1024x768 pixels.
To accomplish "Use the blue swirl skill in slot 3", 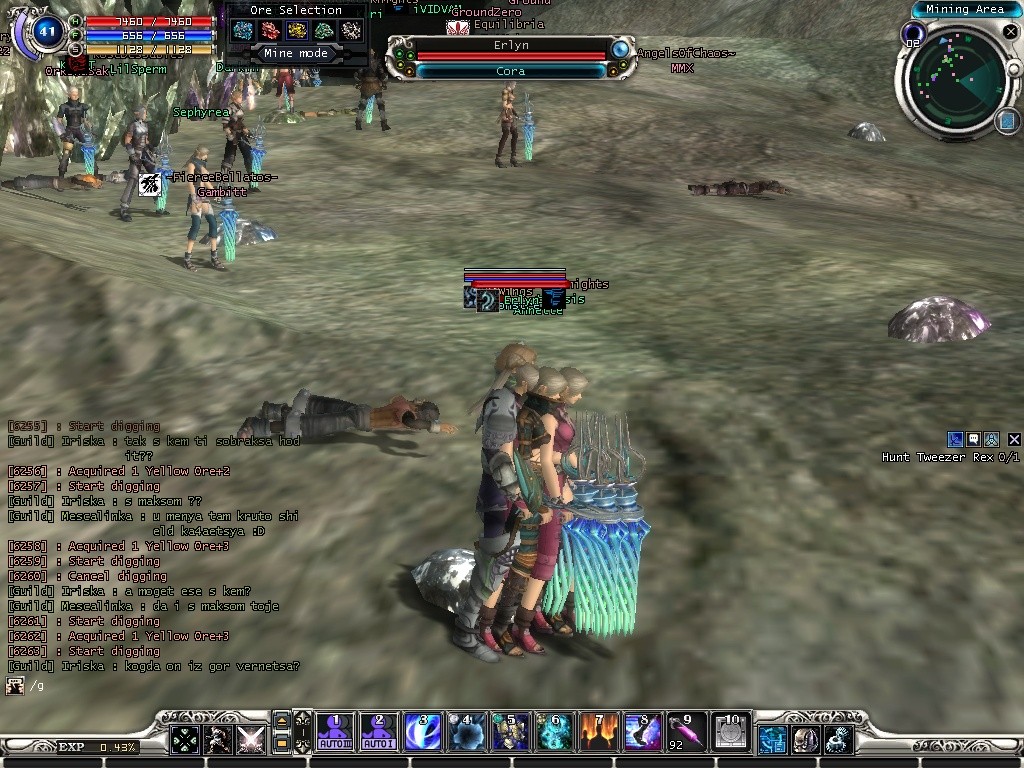I will click(422, 733).
